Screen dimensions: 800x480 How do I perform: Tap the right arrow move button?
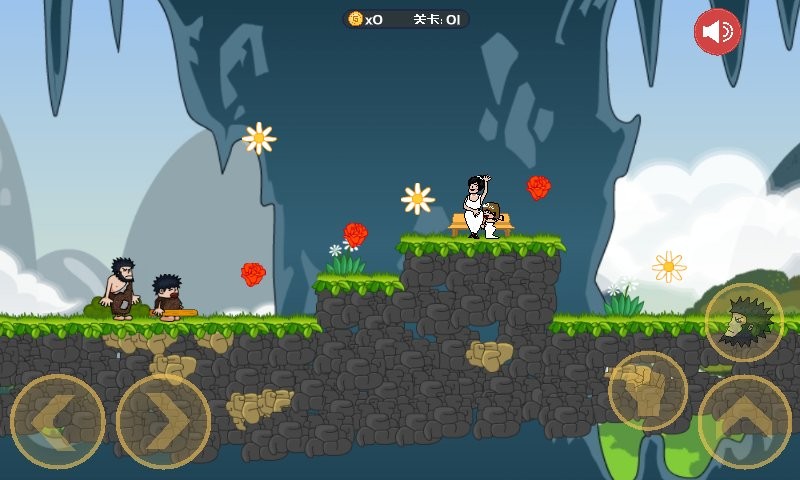[163, 421]
